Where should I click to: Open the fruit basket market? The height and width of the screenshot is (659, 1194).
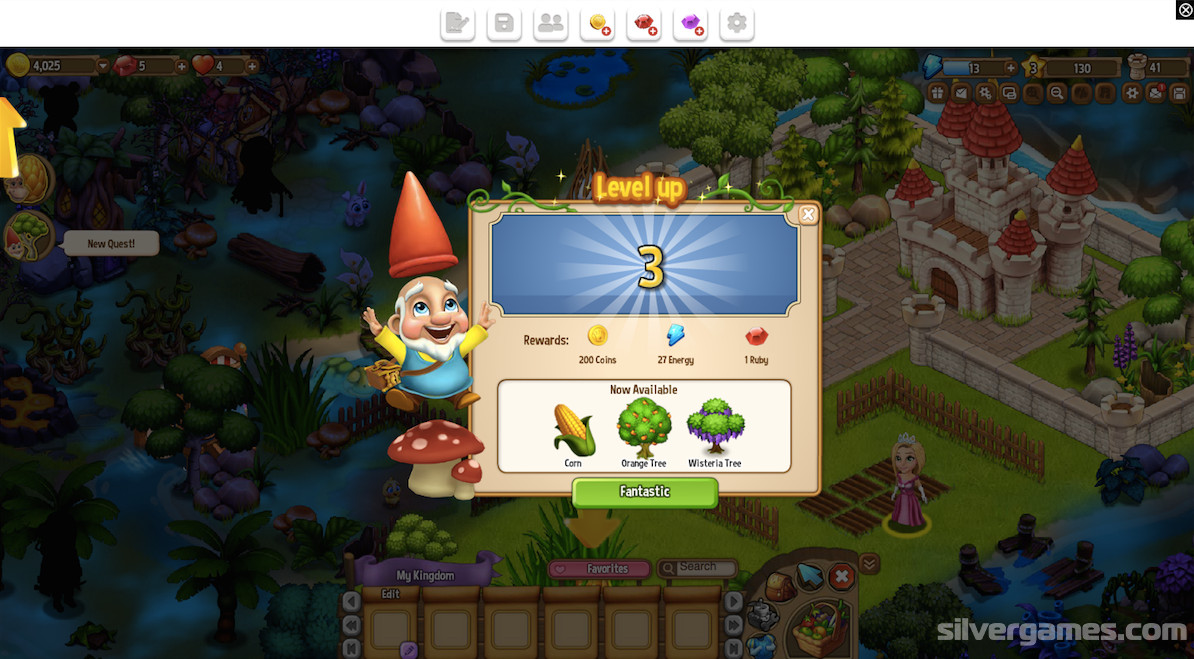click(822, 628)
